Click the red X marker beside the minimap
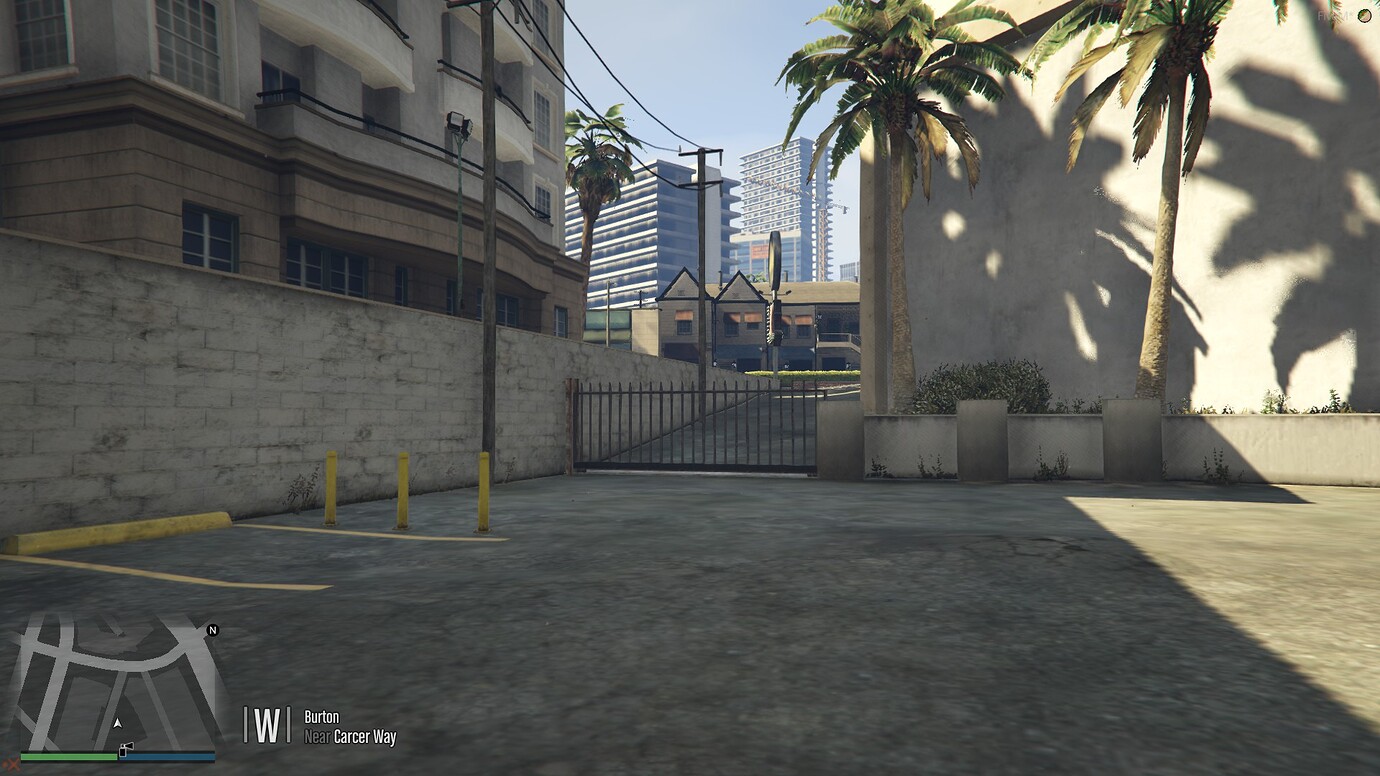The height and width of the screenshot is (776, 1380). pyautogui.click(x=14, y=764)
